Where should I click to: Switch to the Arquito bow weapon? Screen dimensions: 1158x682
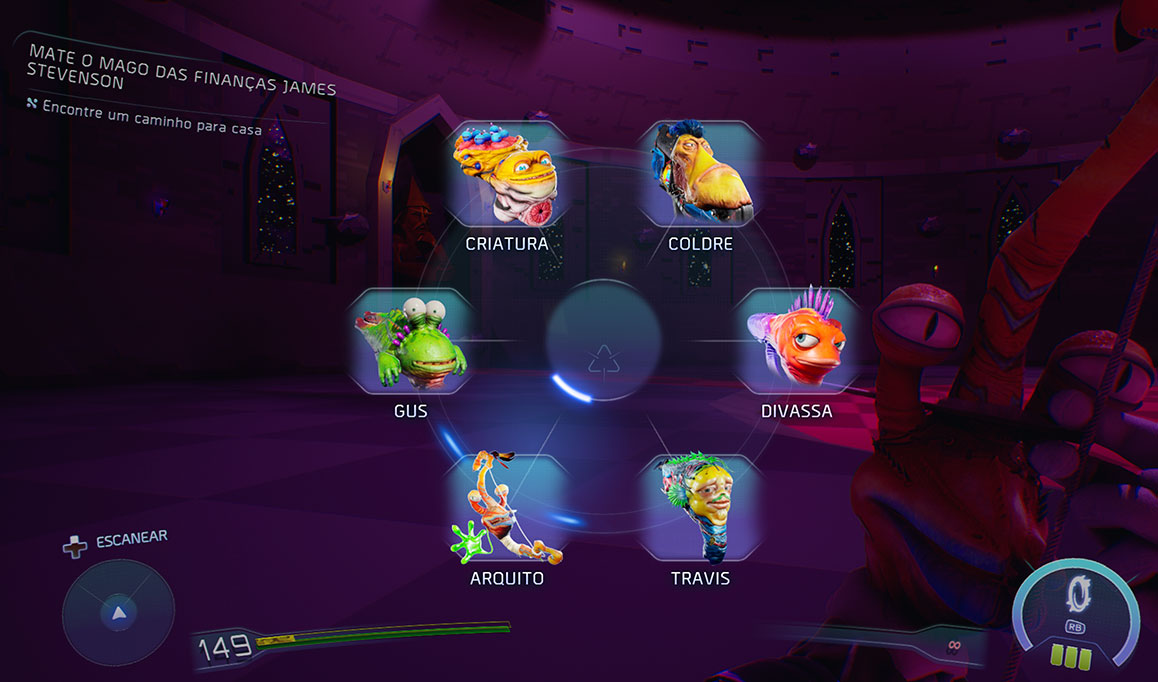point(507,508)
